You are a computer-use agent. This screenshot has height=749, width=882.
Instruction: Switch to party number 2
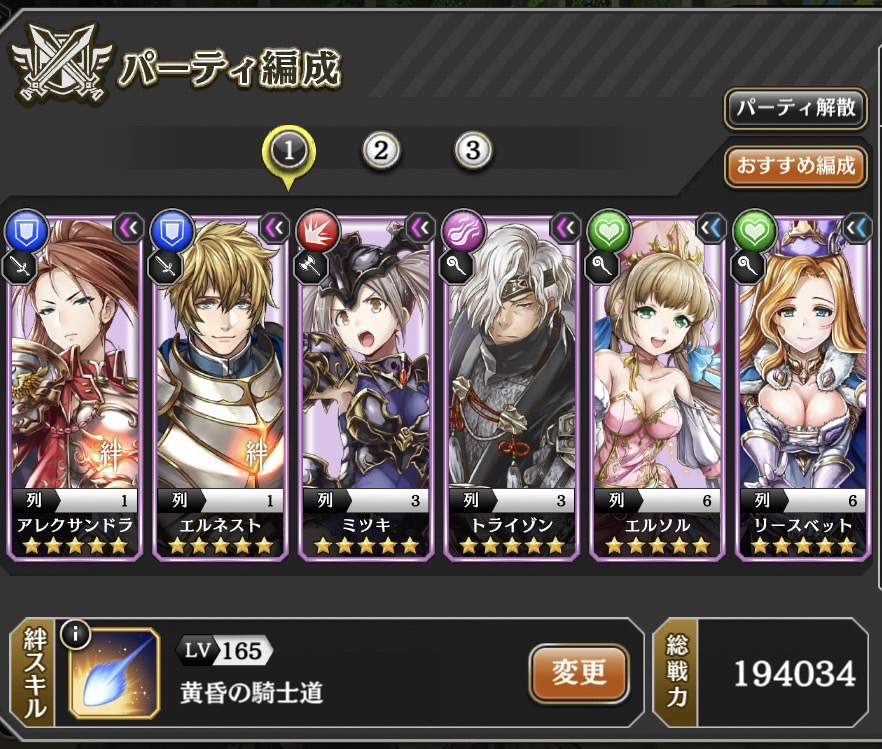point(380,151)
